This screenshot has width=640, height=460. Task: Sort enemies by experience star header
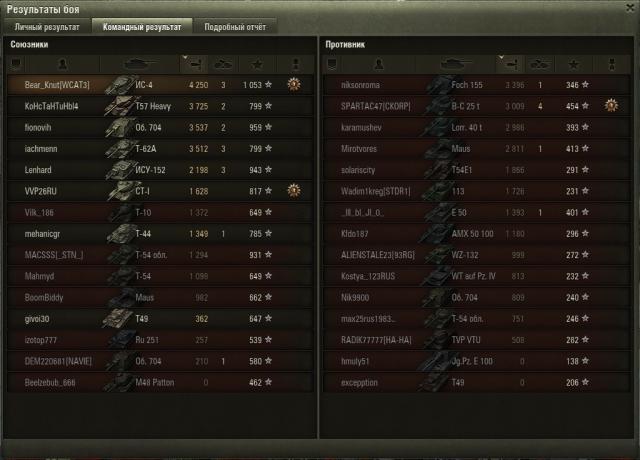click(x=575, y=63)
